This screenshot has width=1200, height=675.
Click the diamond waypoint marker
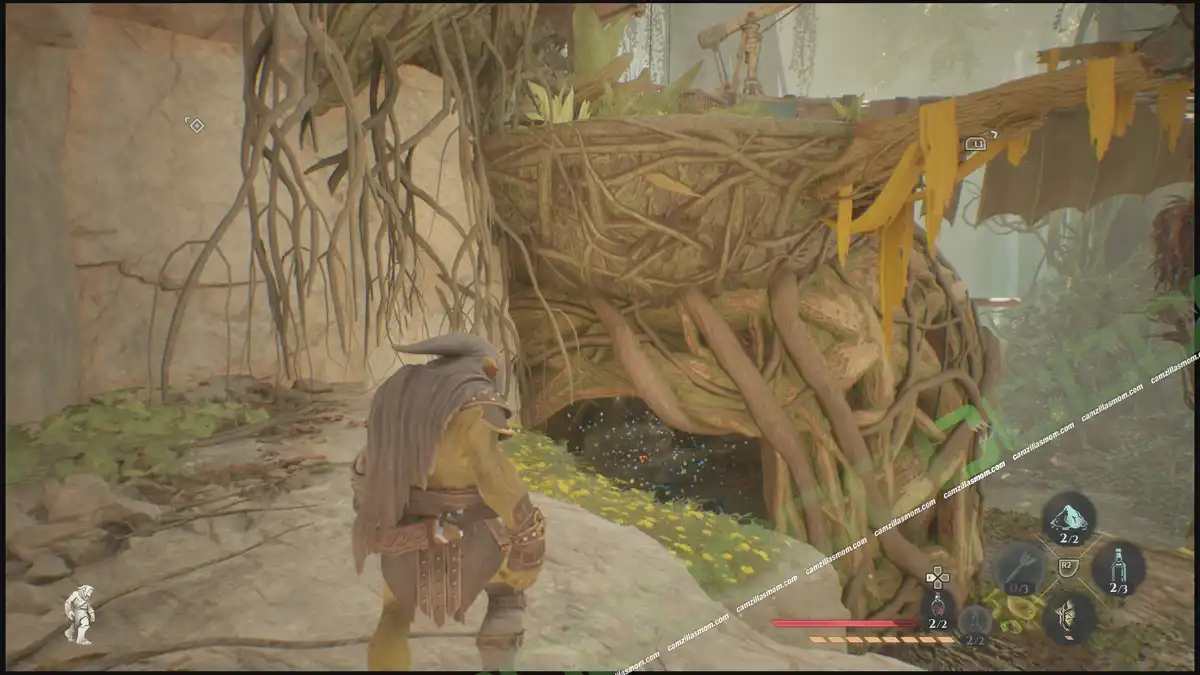click(x=196, y=124)
